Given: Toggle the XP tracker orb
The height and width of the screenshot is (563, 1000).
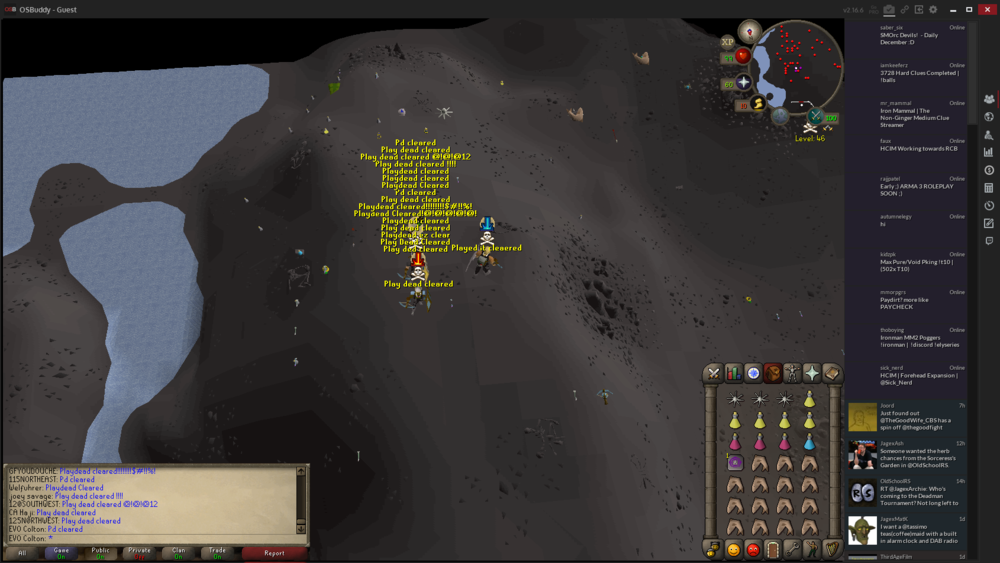Looking at the screenshot, I should [x=728, y=42].
